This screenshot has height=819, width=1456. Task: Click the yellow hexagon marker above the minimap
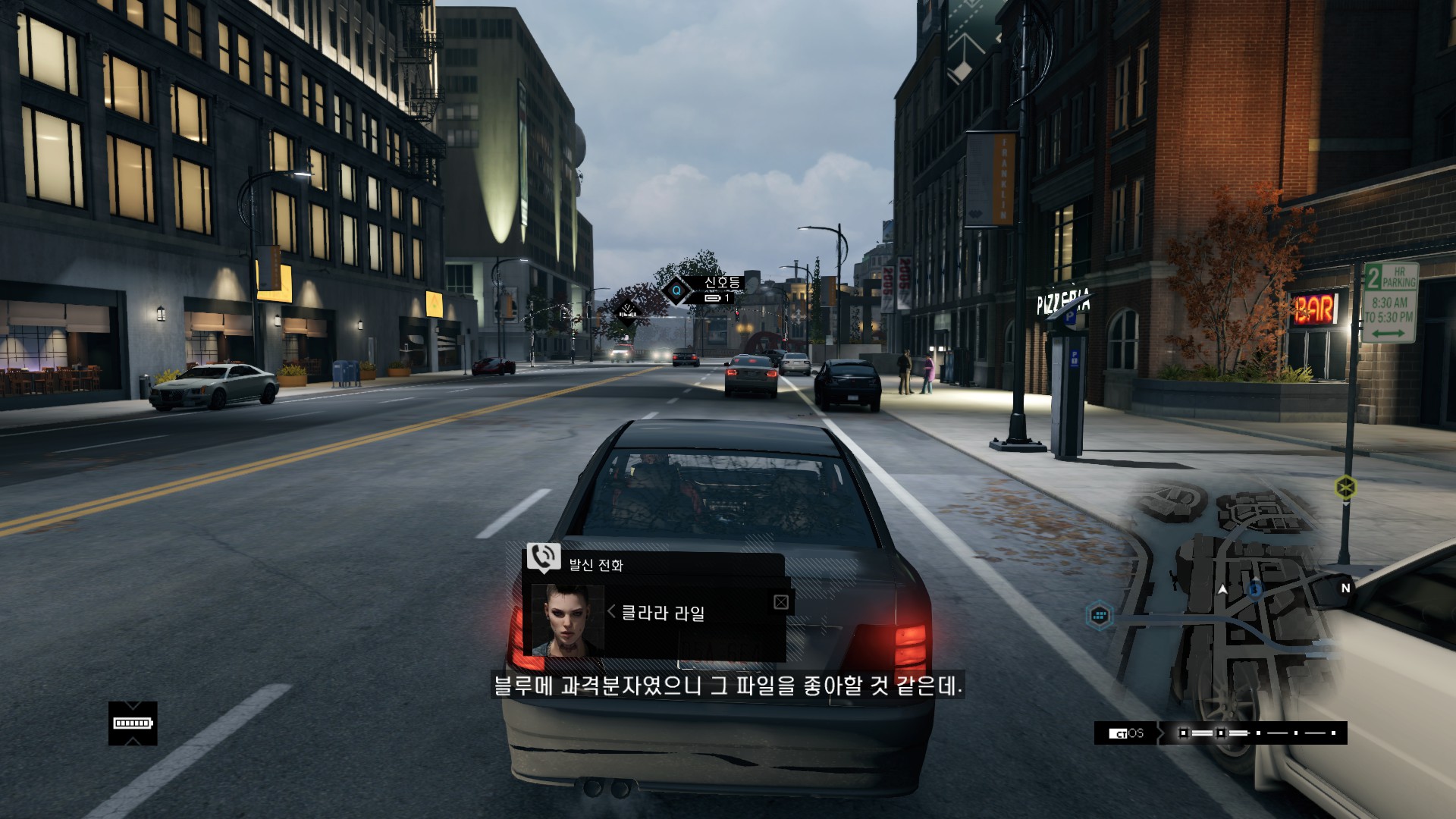tap(1345, 486)
